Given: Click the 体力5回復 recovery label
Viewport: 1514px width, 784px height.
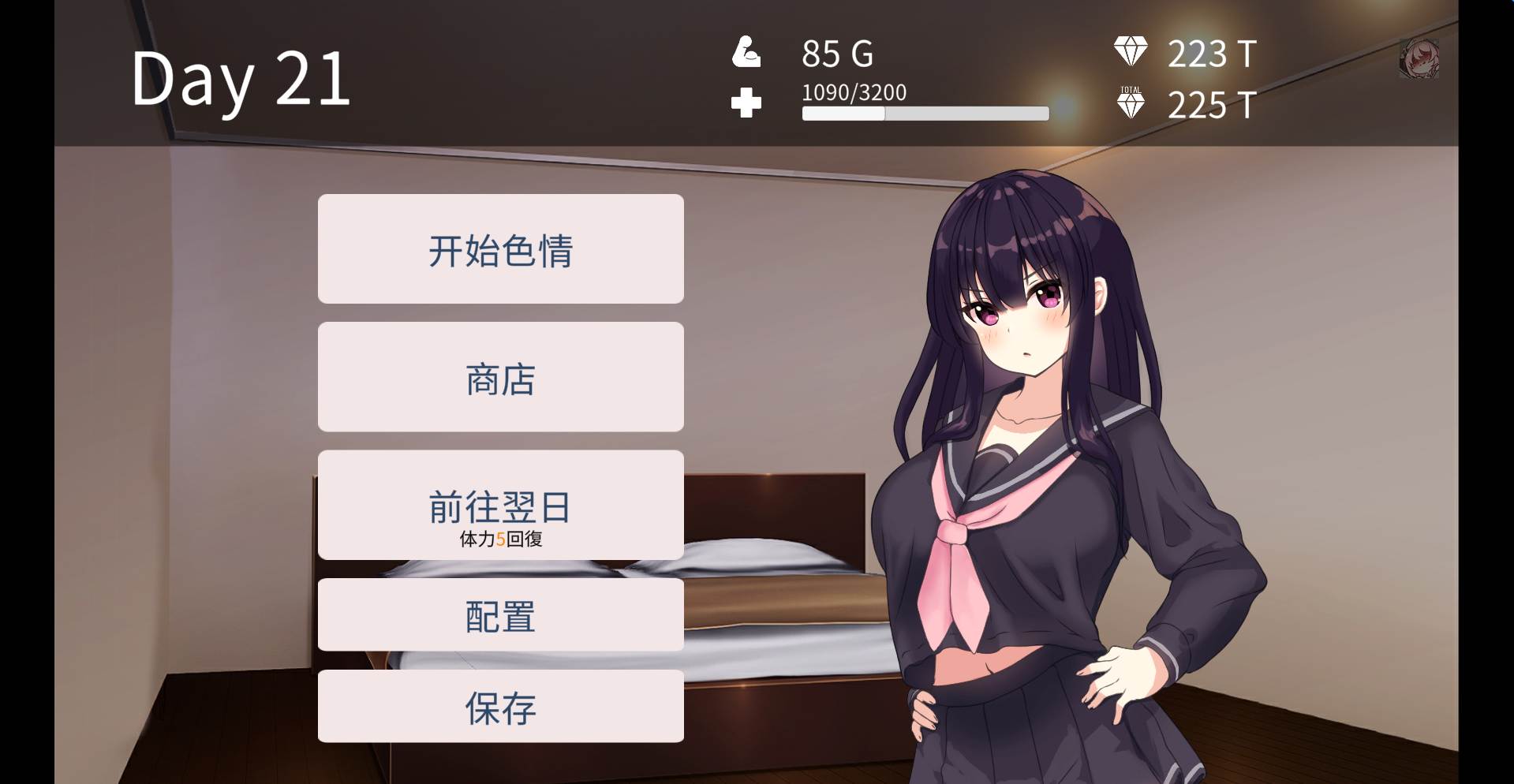Looking at the screenshot, I should (x=500, y=541).
